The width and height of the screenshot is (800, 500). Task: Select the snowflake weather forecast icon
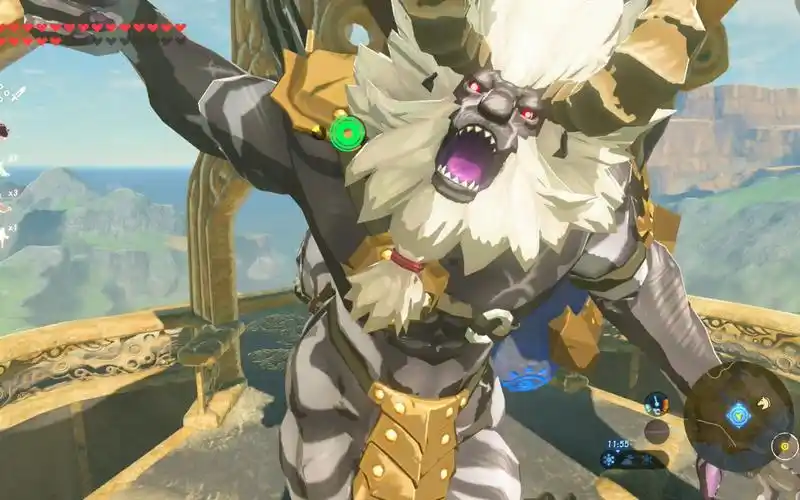click(608, 460)
